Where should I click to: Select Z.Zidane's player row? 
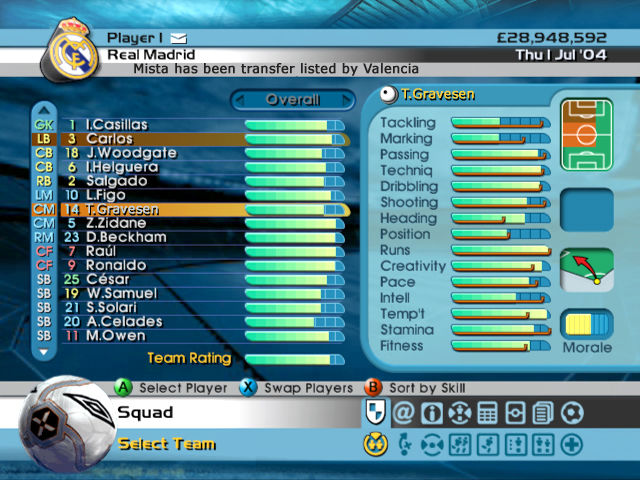(x=117, y=223)
